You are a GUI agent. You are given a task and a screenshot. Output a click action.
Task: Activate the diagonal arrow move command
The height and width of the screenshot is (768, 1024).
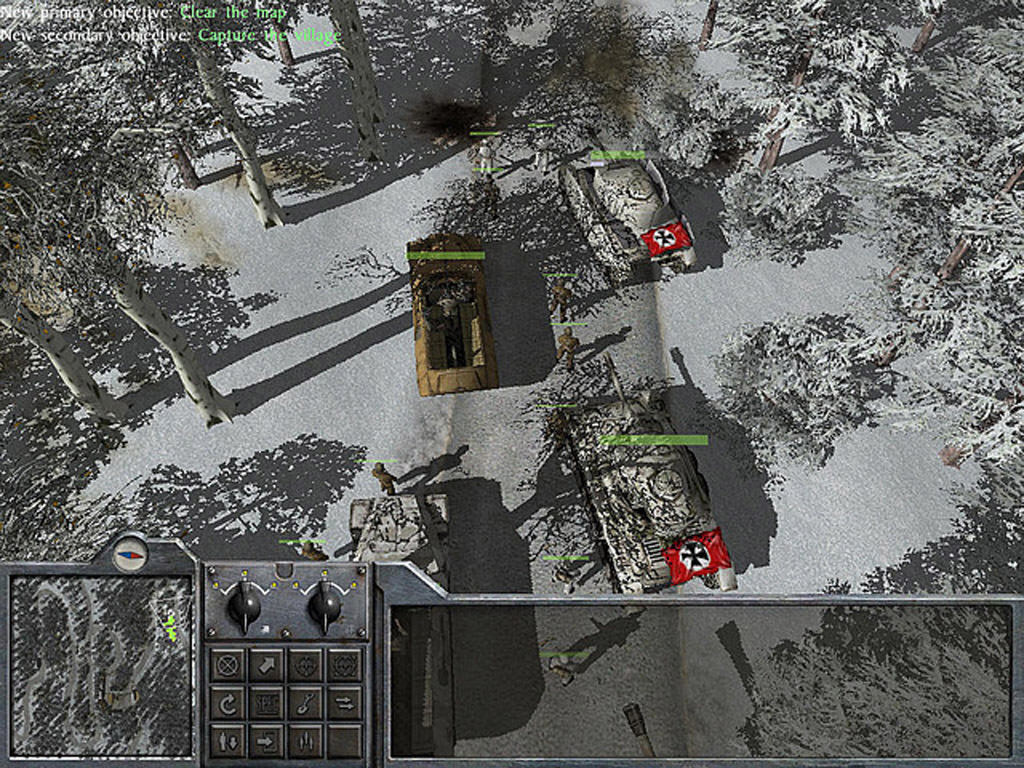pyautogui.click(x=267, y=664)
